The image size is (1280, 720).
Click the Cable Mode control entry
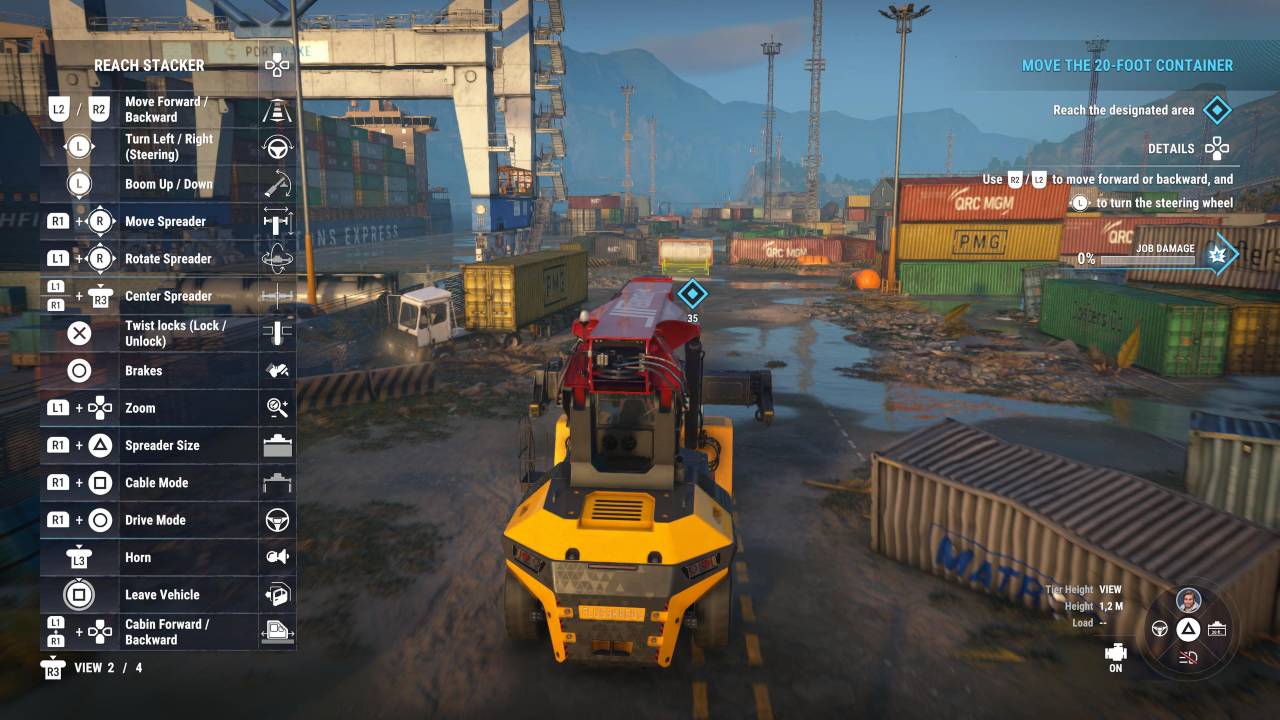[168, 483]
